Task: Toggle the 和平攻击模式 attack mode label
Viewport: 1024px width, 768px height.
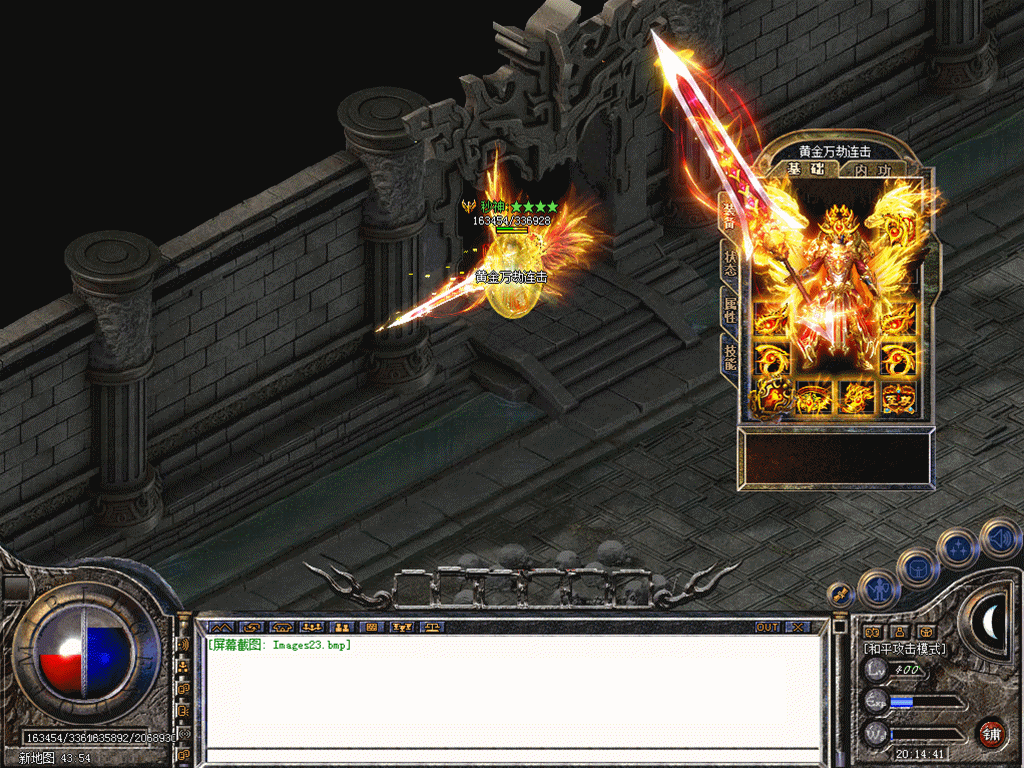Action: pyautogui.click(x=904, y=649)
